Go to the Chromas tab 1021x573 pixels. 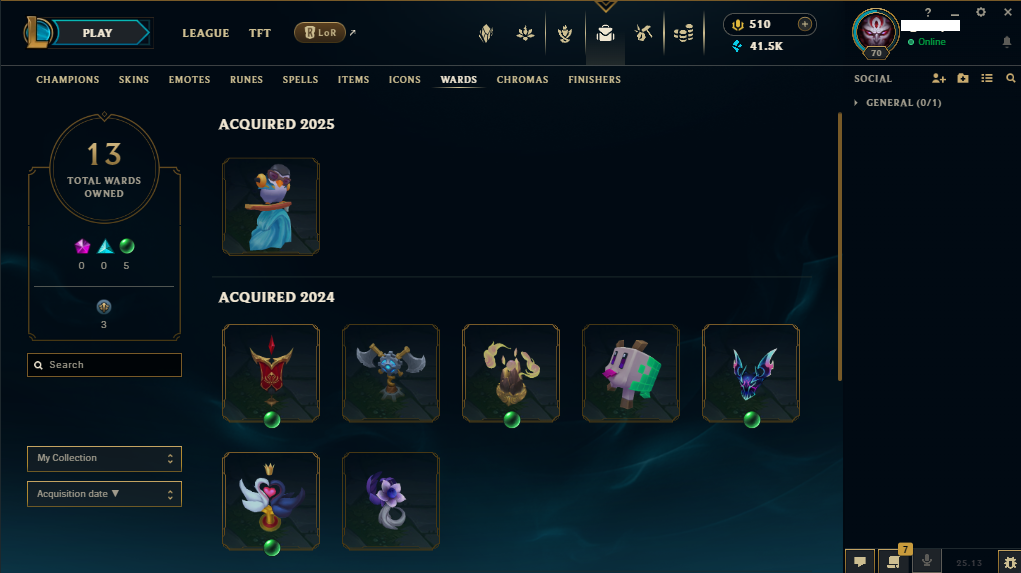click(x=522, y=80)
